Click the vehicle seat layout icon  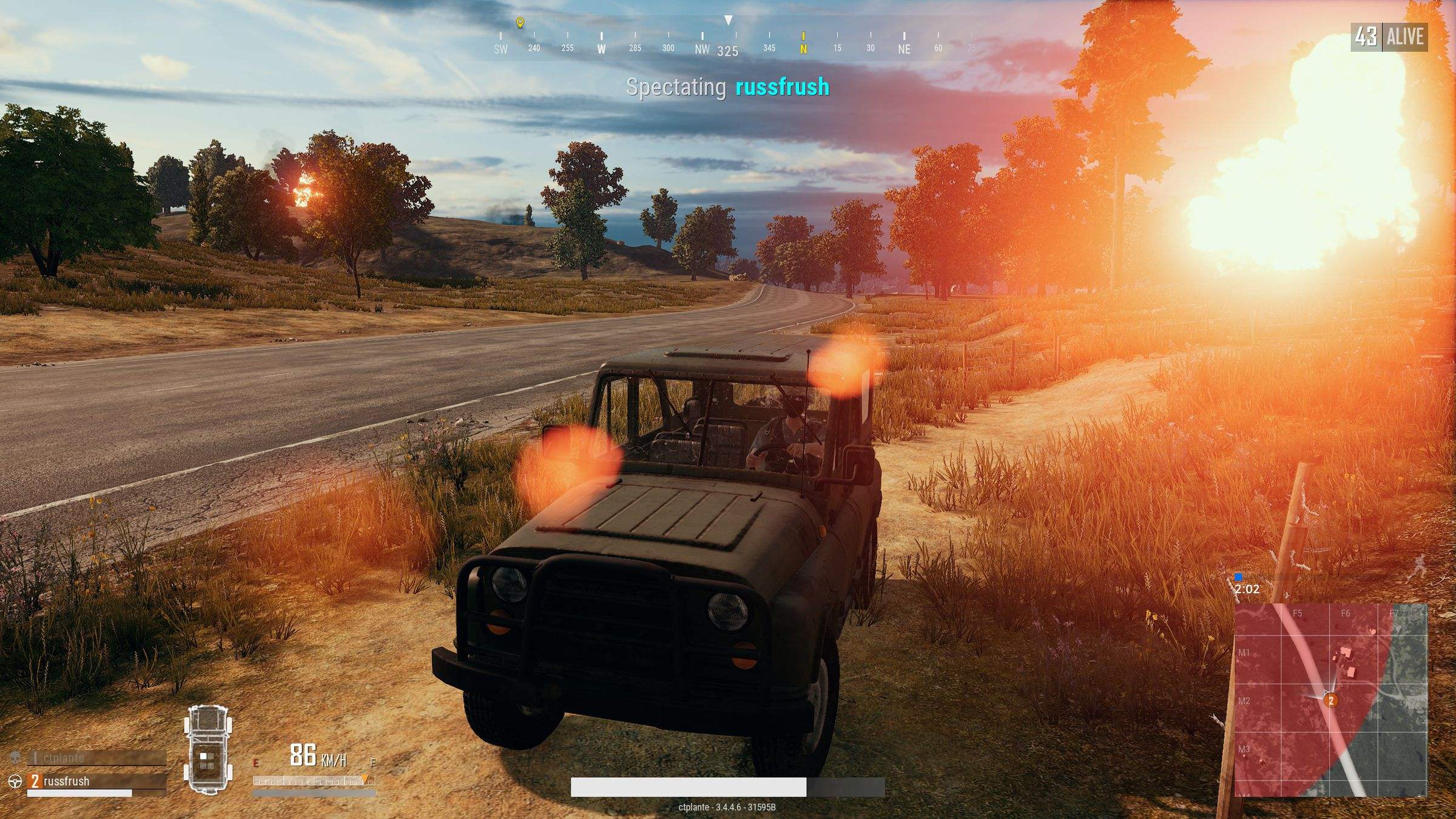pos(208,749)
